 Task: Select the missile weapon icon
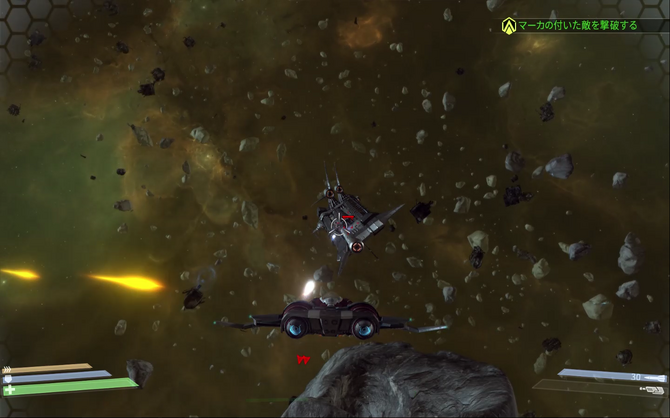(654, 379)
